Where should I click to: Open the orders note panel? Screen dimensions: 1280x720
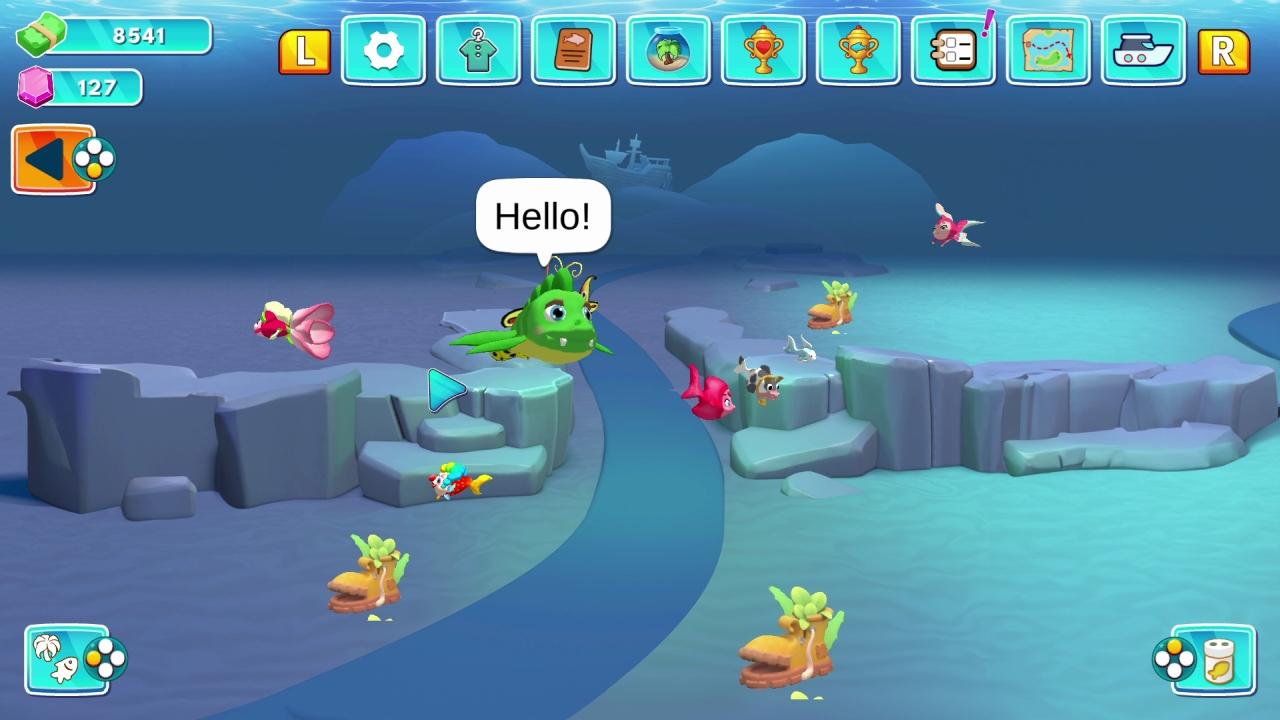click(573, 50)
